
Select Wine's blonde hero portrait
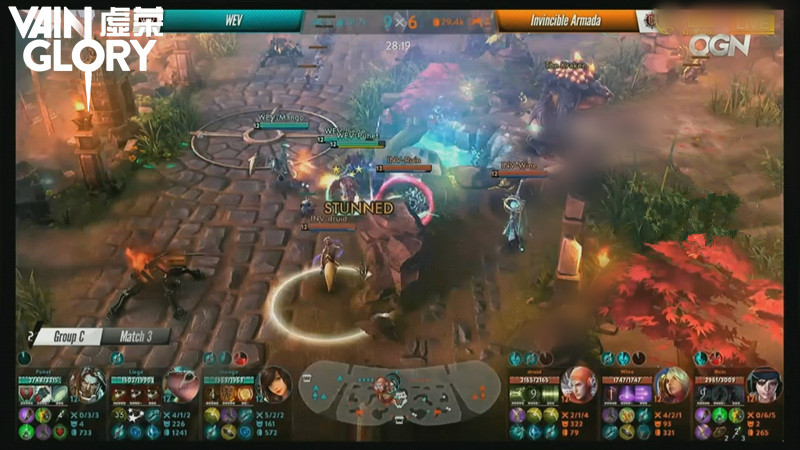point(669,385)
